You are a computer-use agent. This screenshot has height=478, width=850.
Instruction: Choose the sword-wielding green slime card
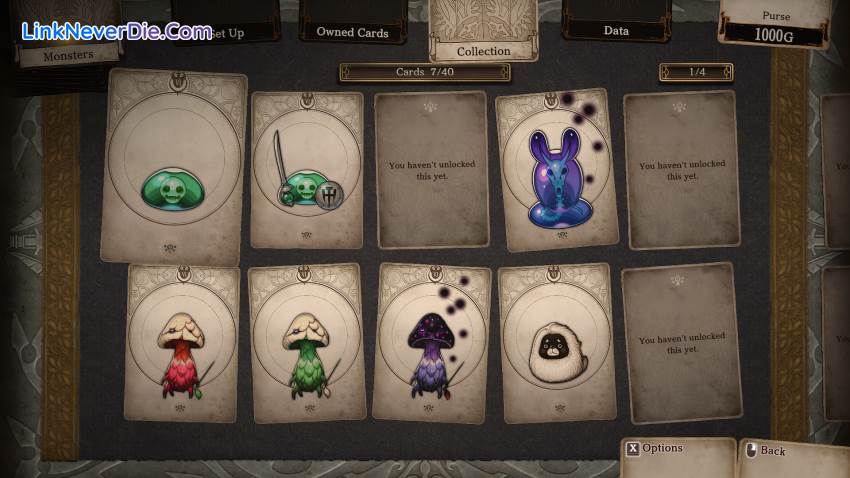click(x=306, y=170)
